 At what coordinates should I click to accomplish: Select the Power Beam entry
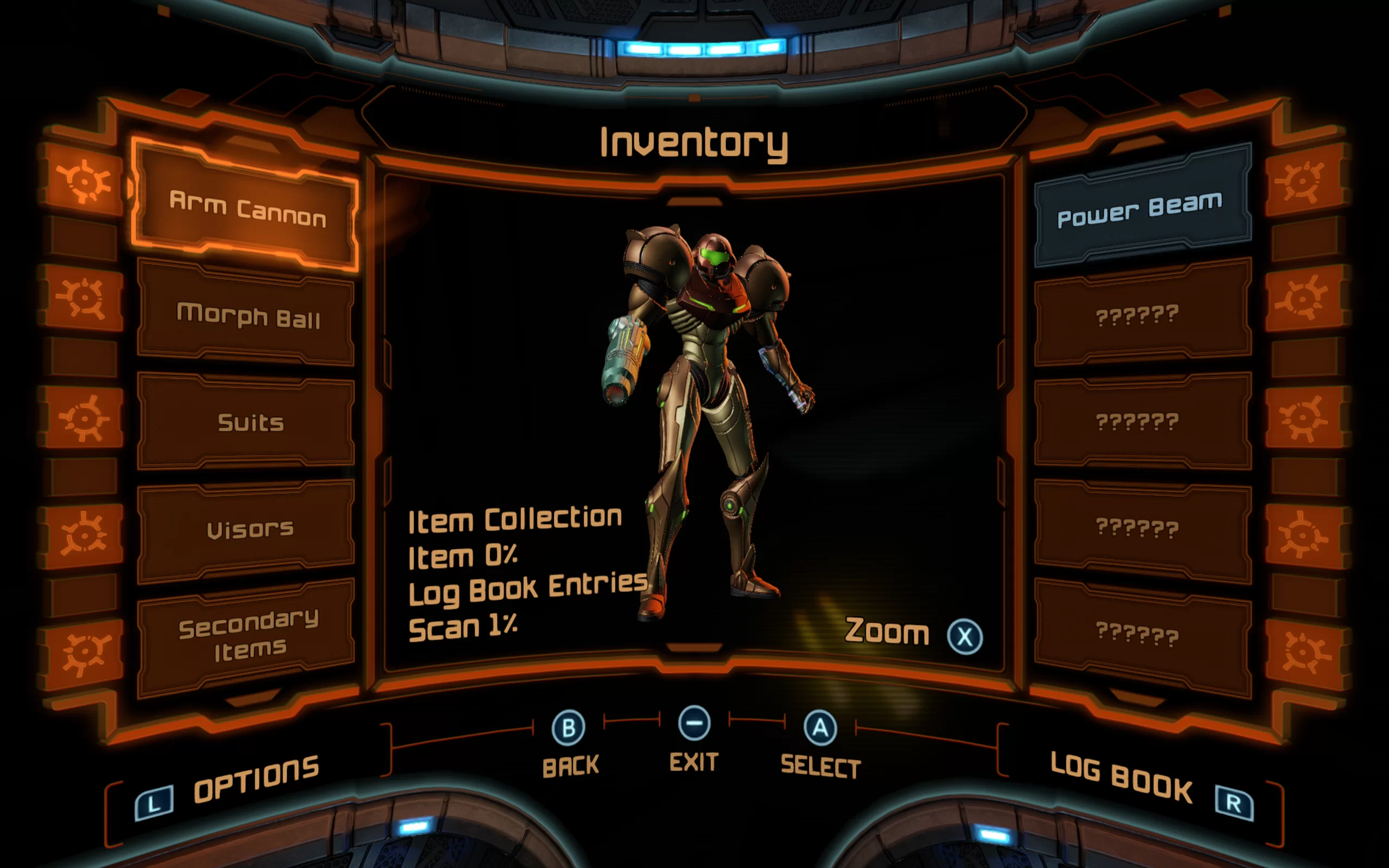tap(1140, 209)
